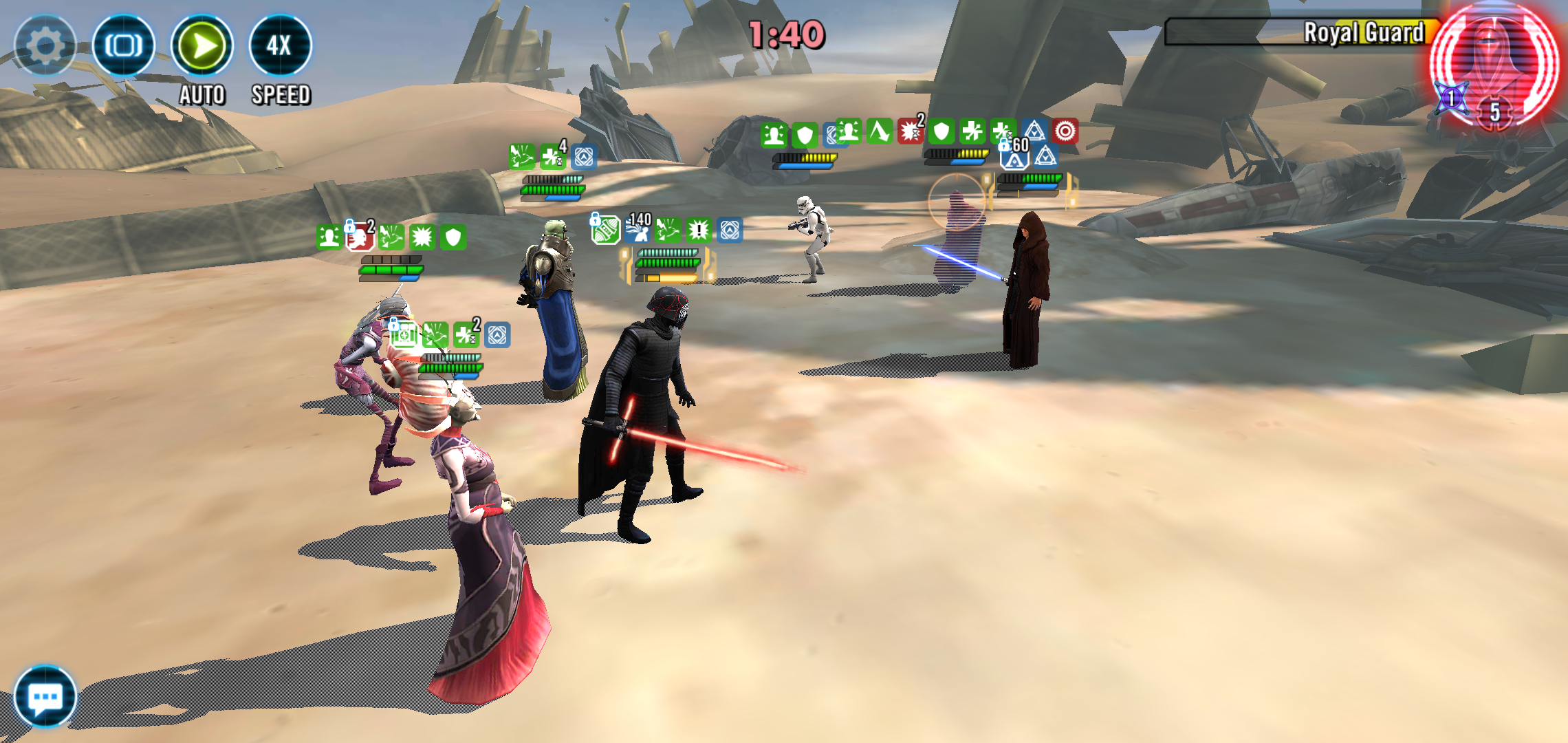
Task: Open the chat bubble
Action: tap(45, 697)
